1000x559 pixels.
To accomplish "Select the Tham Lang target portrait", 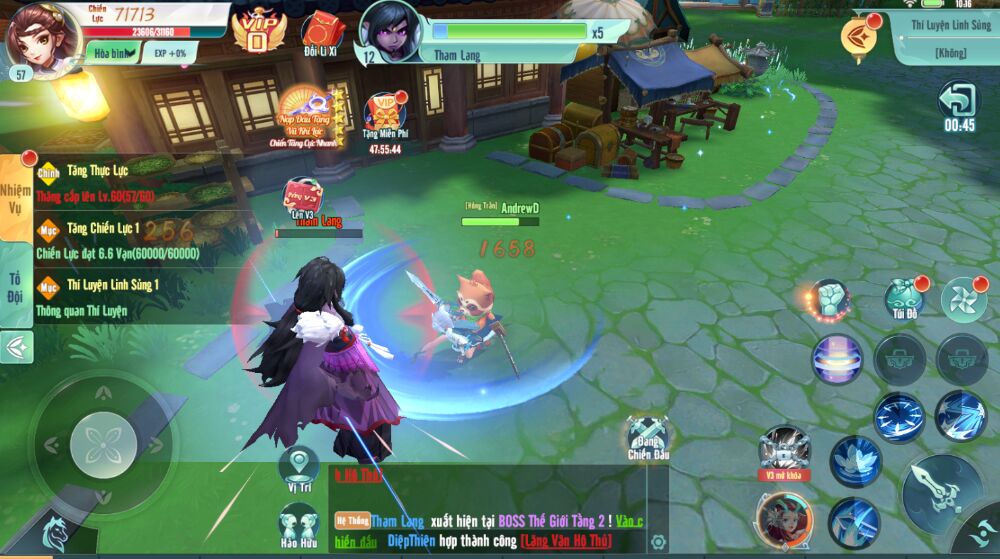I will (390, 30).
